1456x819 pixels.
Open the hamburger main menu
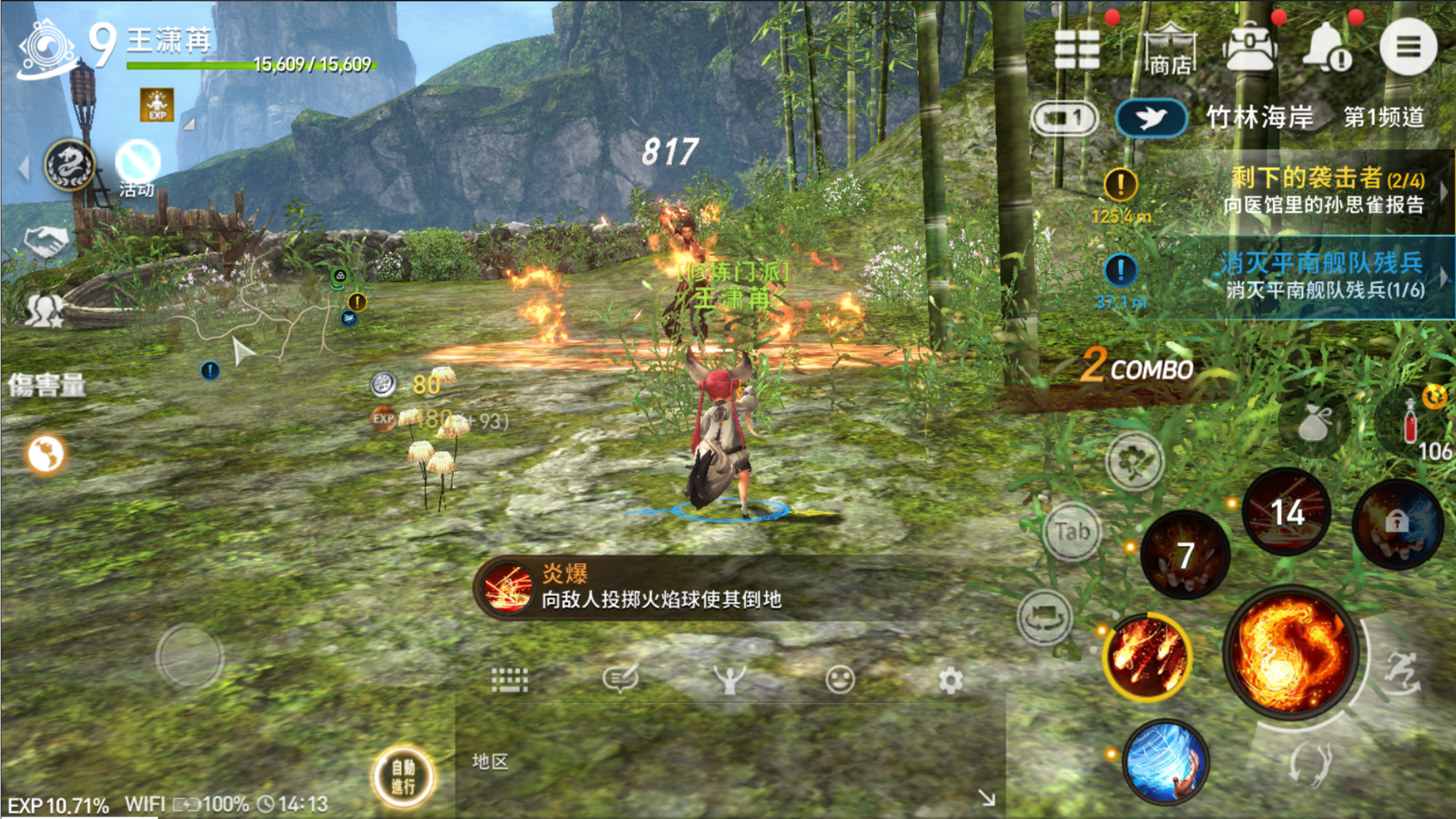click(1407, 47)
